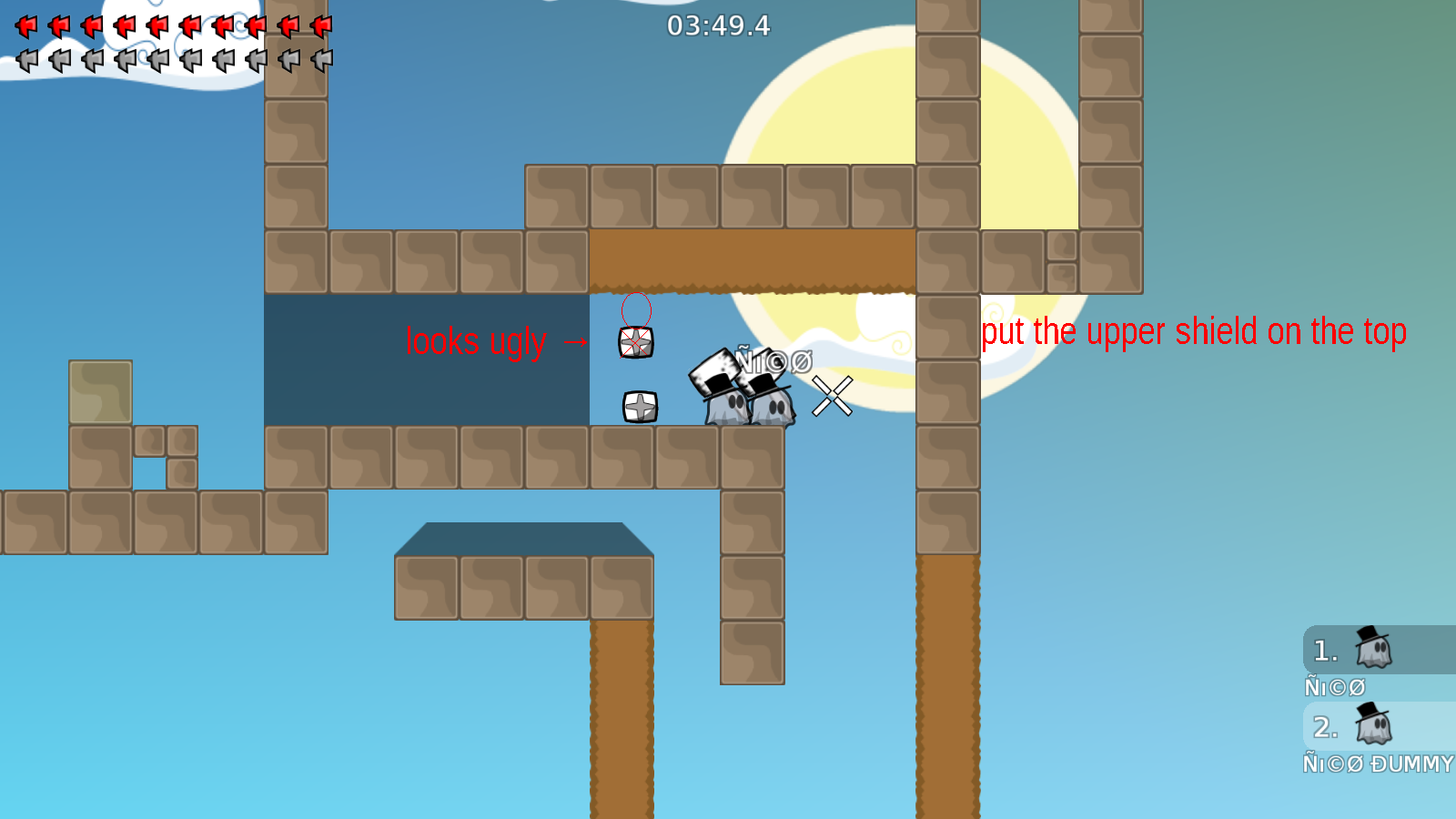This screenshot has width=1456, height=819.
Task: Click the 'put the upper shield on the top' text
Action: [1193, 331]
